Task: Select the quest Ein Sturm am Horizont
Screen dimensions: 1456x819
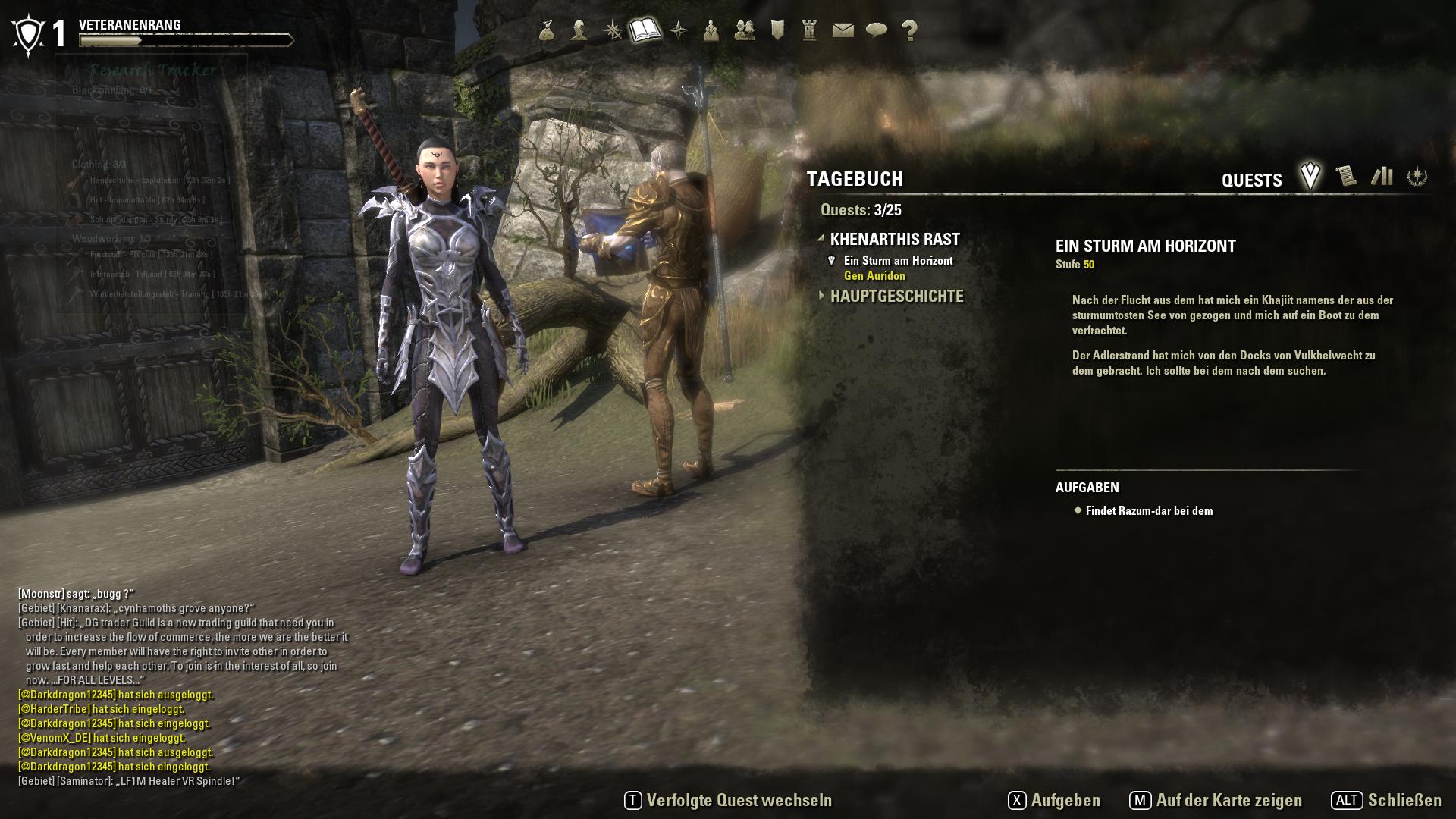Action: pyautogui.click(x=898, y=261)
